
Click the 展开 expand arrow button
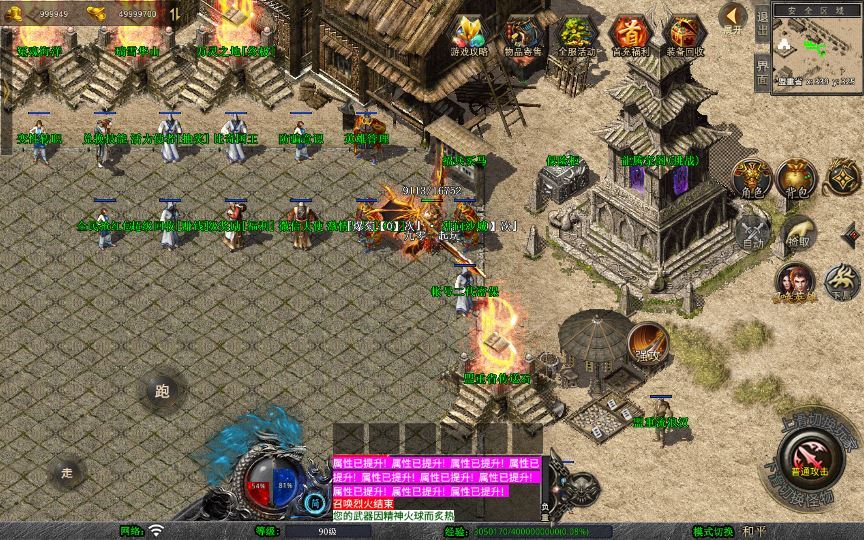[x=735, y=18]
